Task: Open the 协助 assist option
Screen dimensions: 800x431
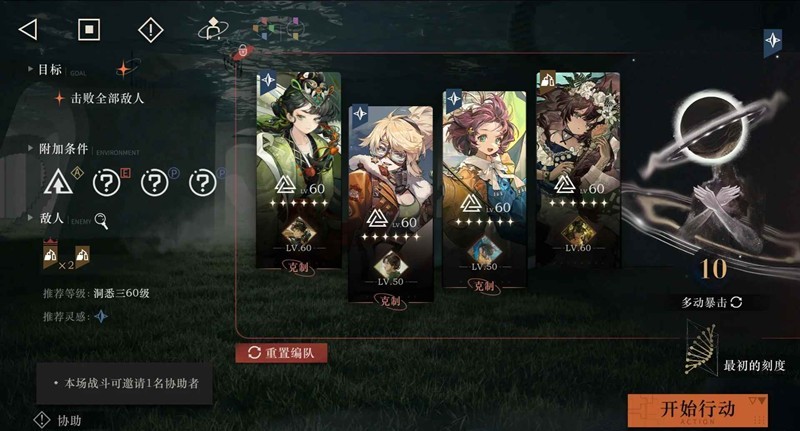Action: tap(59, 421)
